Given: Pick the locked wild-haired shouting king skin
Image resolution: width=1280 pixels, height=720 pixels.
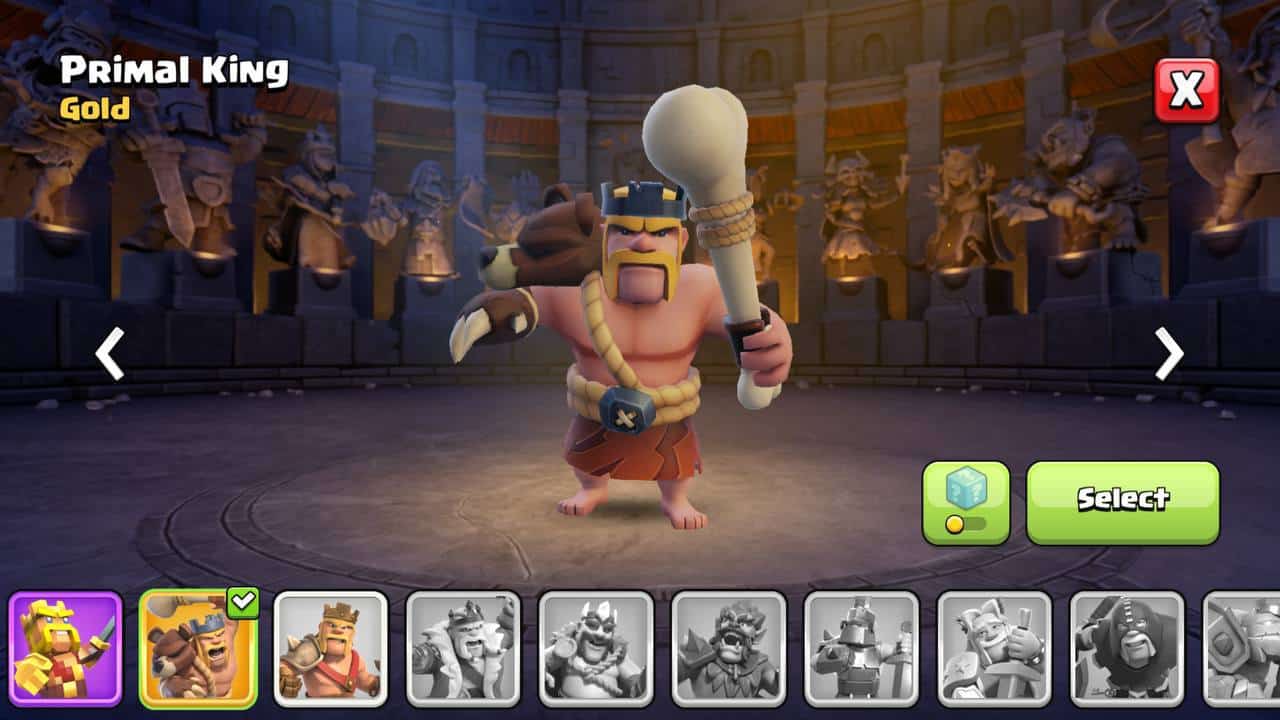Looking at the screenshot, I should pos(728,648).
